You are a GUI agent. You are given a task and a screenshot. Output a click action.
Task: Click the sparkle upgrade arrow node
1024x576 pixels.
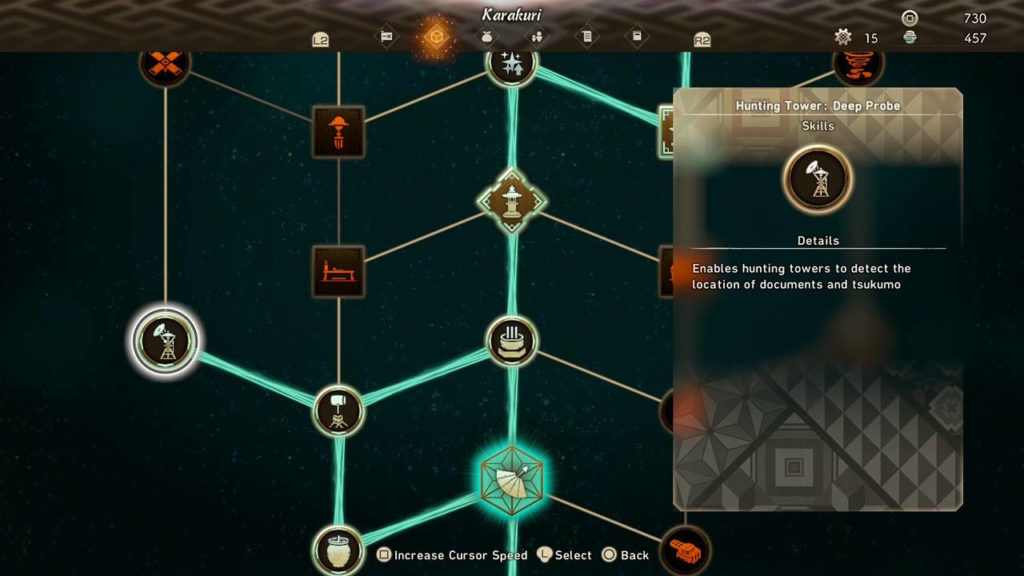[511, 64]
